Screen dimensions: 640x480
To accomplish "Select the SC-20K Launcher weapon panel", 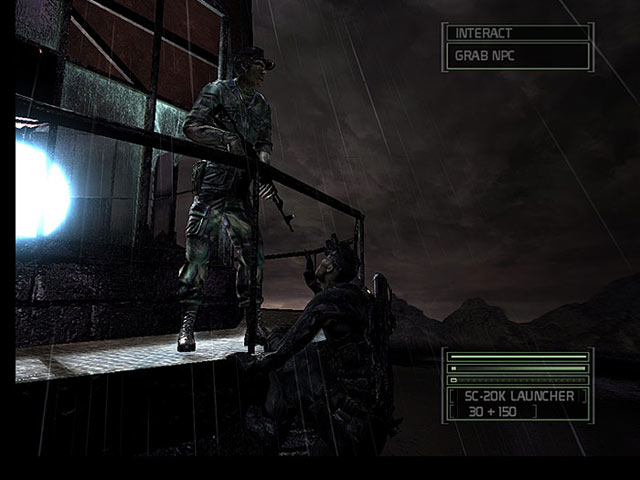I will tap(517, 403).
